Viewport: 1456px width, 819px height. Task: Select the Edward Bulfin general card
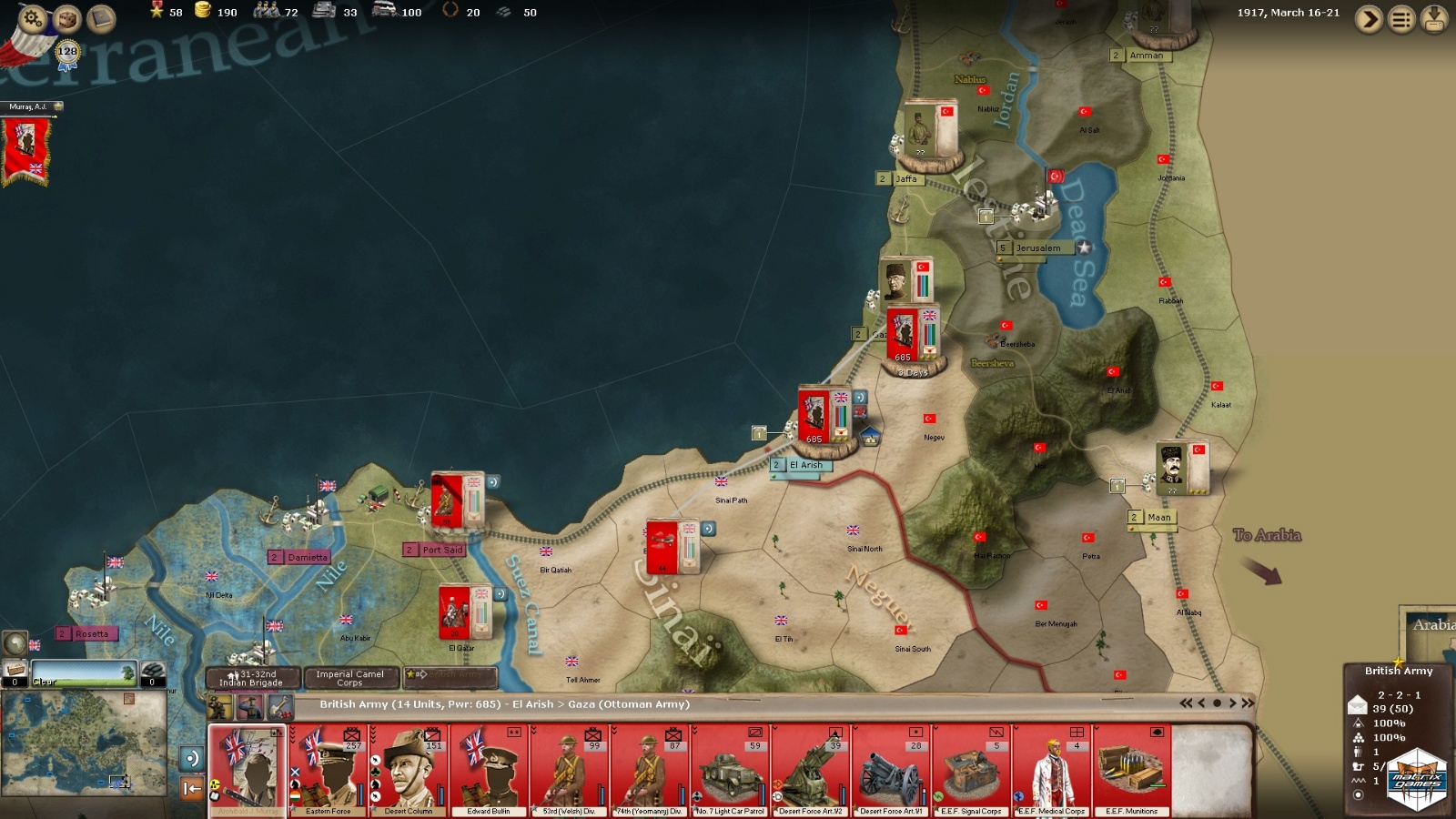tap(489, 770)
